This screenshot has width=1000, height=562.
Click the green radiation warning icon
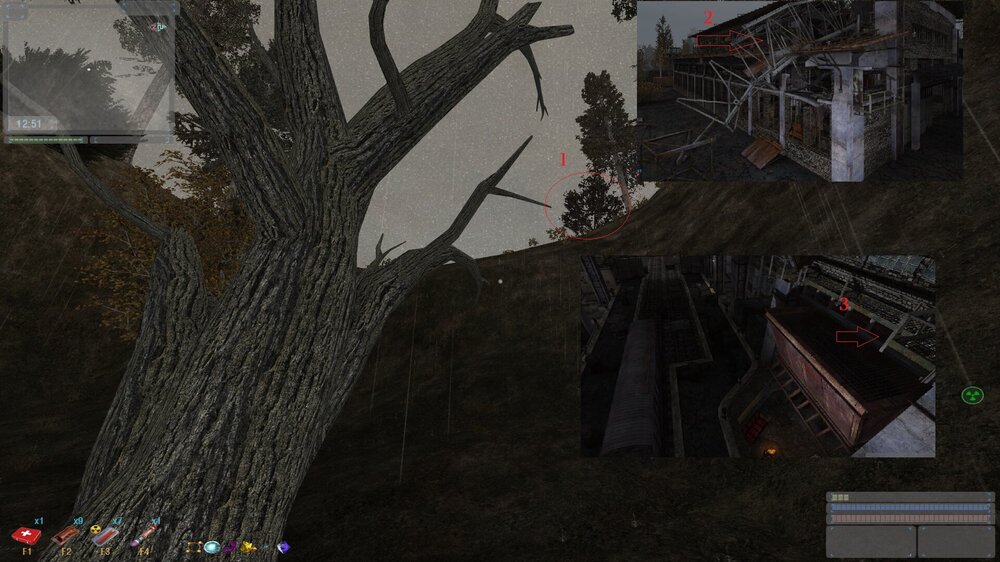pyautogui.click(x=972, y=396)
